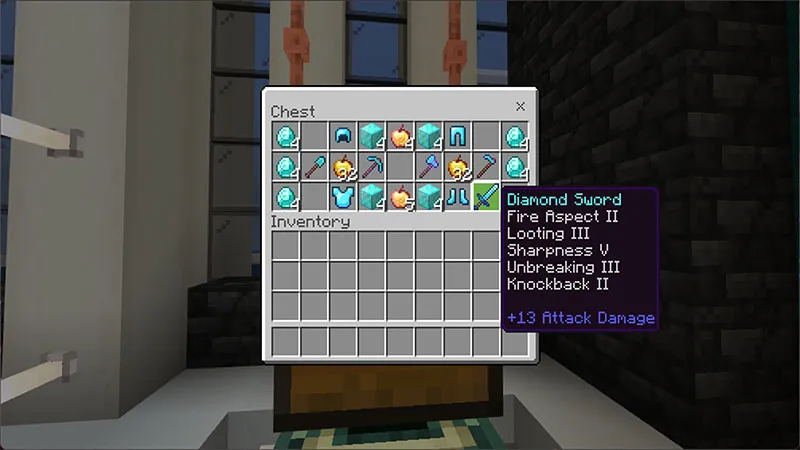Screen dimensions: 800x450
Task: Select the diamond boots slot
Action: 458,194
